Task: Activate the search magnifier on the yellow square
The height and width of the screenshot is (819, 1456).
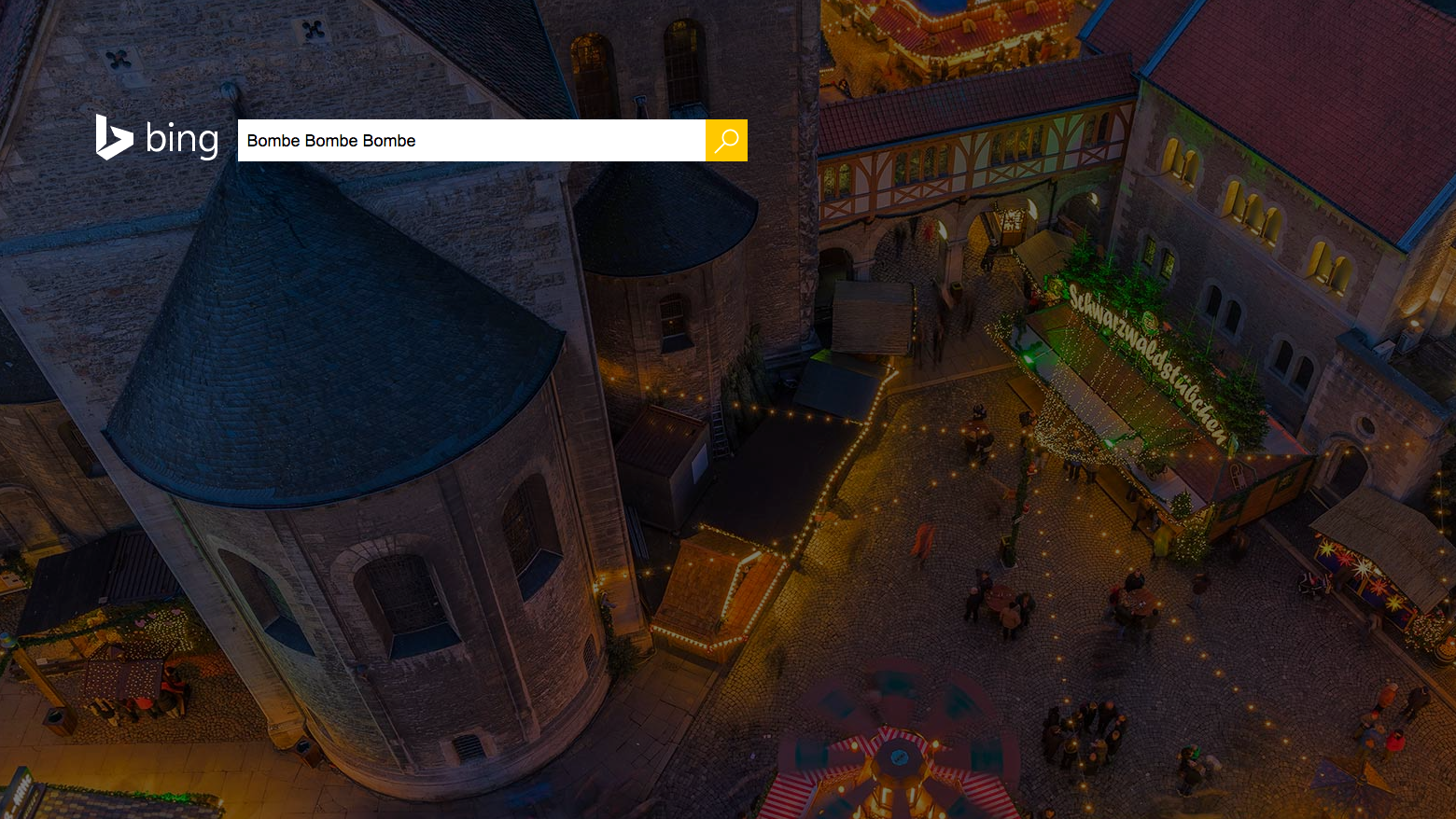Action: [x=726, y=140]
